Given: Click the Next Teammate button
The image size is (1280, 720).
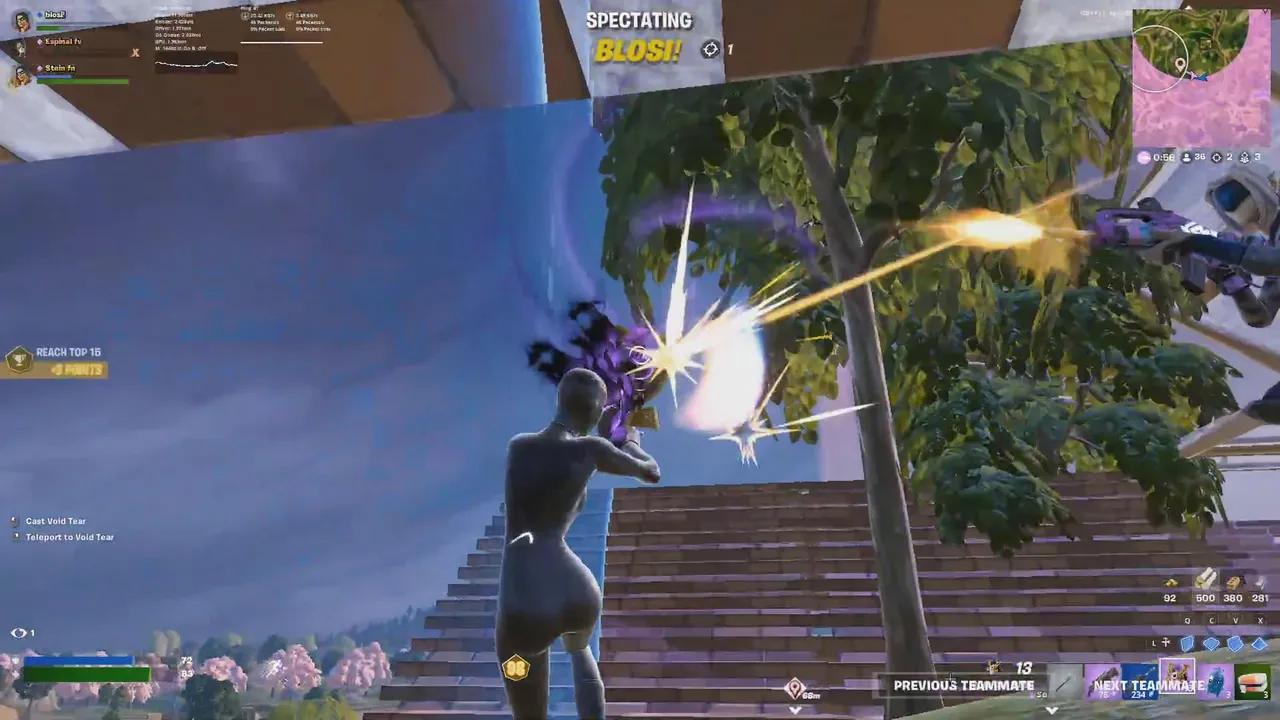Looking at the screenshot, I should click(1148, 685).
